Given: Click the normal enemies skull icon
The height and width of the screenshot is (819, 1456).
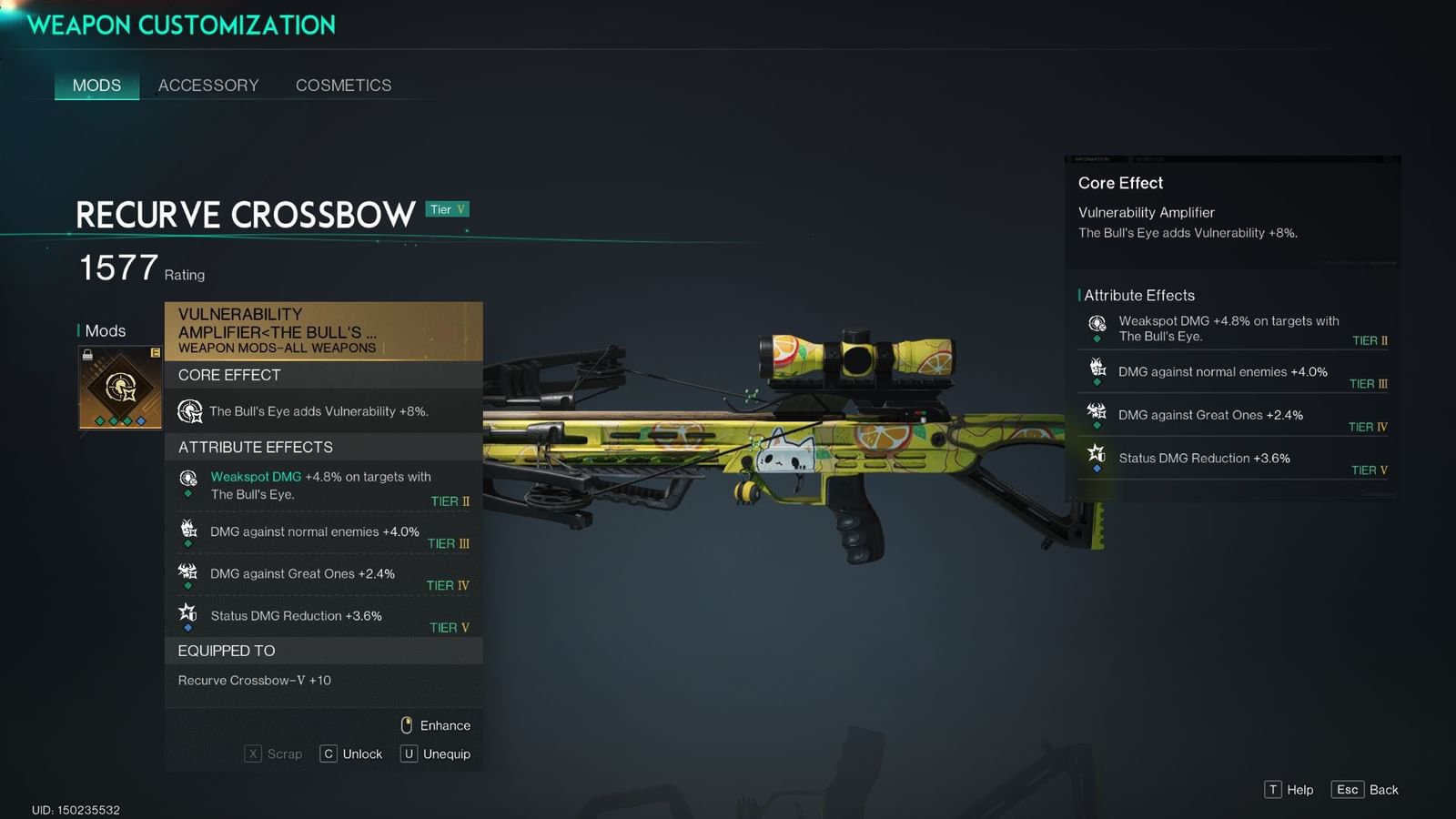Looking at the screenshot, I should (188, 528).
